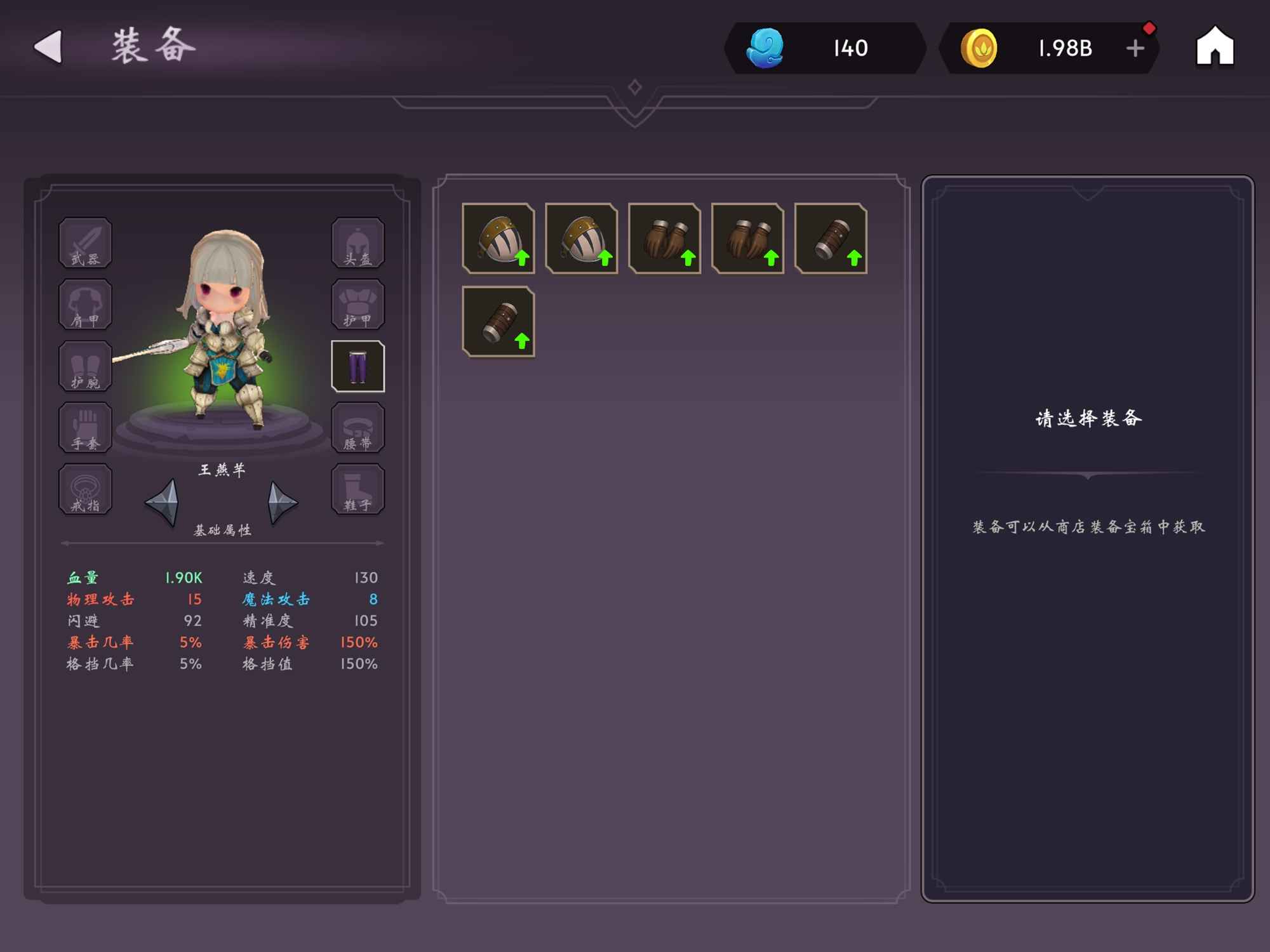The width and height of the screenshot is (1270, 952).
Task: Select the 护甲 chest armor slot
Action: 358,305
